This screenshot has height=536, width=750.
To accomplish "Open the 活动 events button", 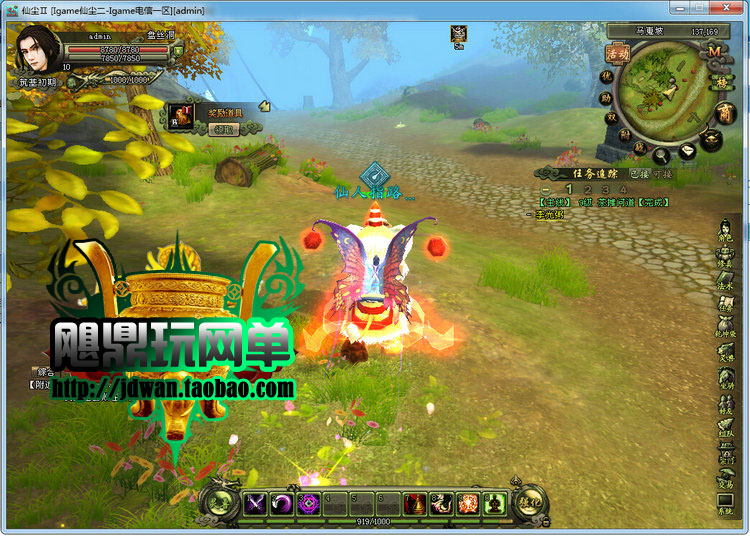I will pyautogui.click(x=617, y=53).
